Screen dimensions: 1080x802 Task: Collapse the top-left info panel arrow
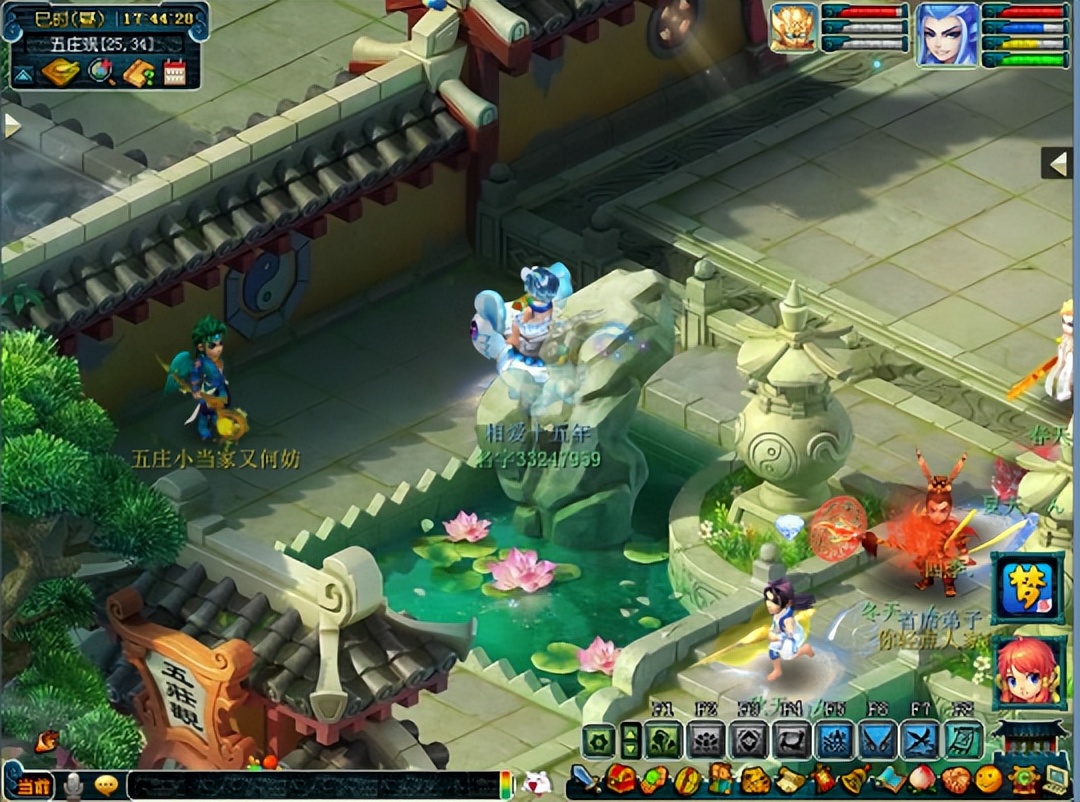point(22,73)
